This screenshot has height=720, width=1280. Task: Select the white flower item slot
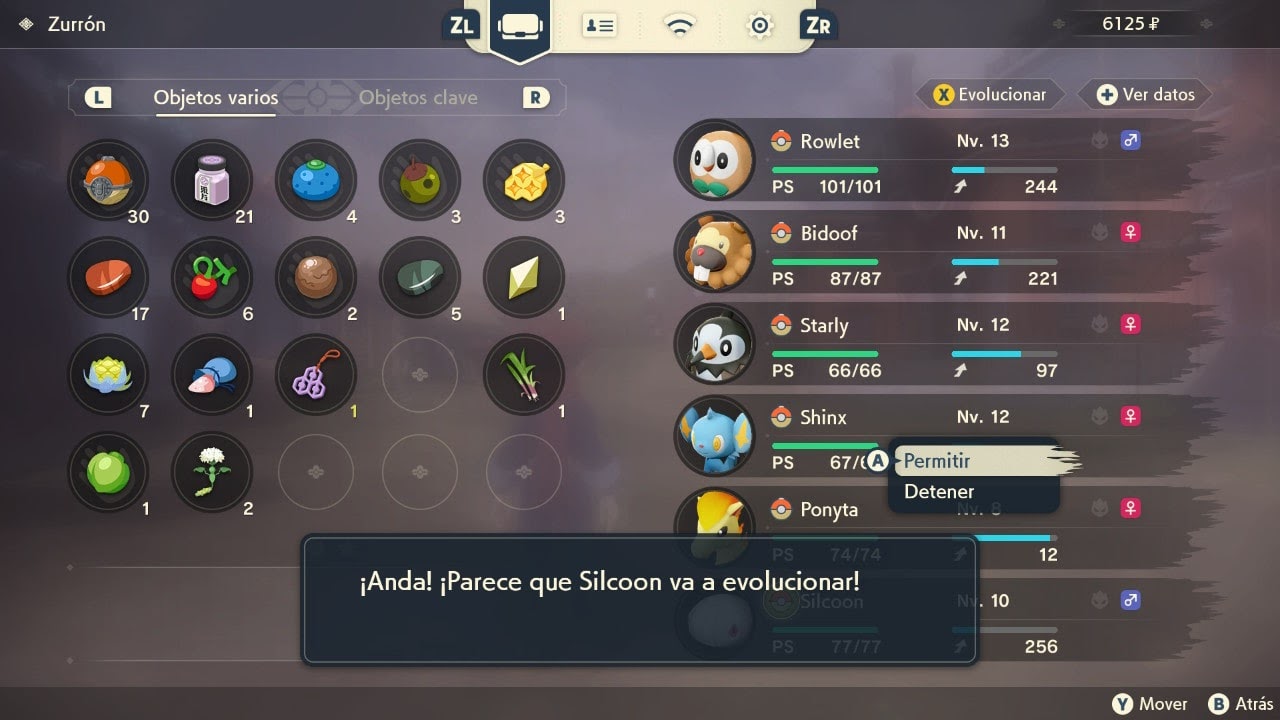[212, 472]
